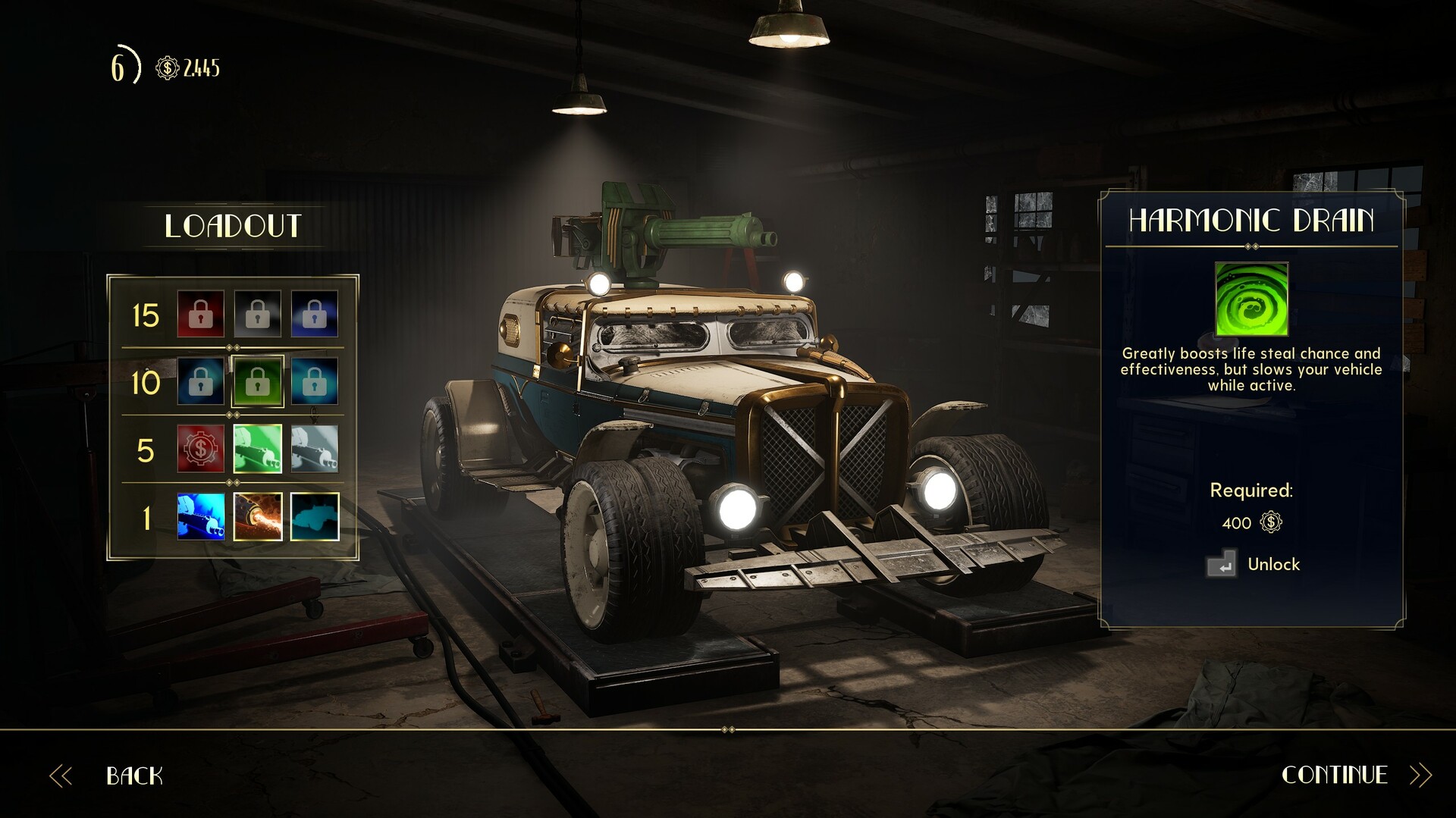Choose the red dollar gear upgrade

[x=201, y=449]
